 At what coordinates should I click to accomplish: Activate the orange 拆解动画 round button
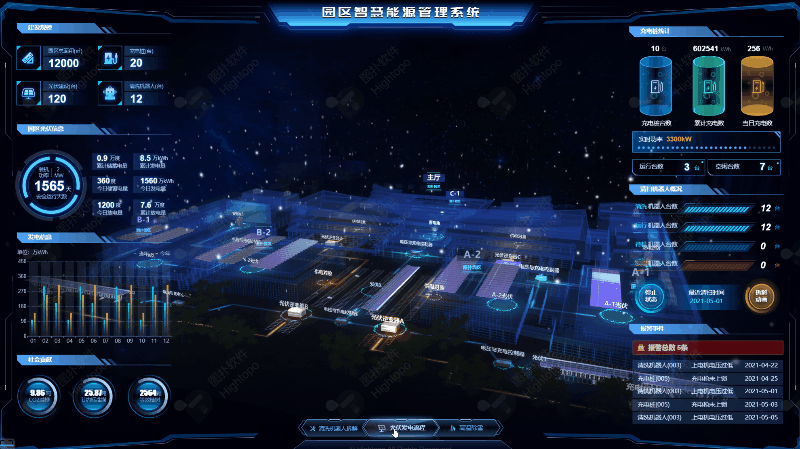tap(760, 297)
